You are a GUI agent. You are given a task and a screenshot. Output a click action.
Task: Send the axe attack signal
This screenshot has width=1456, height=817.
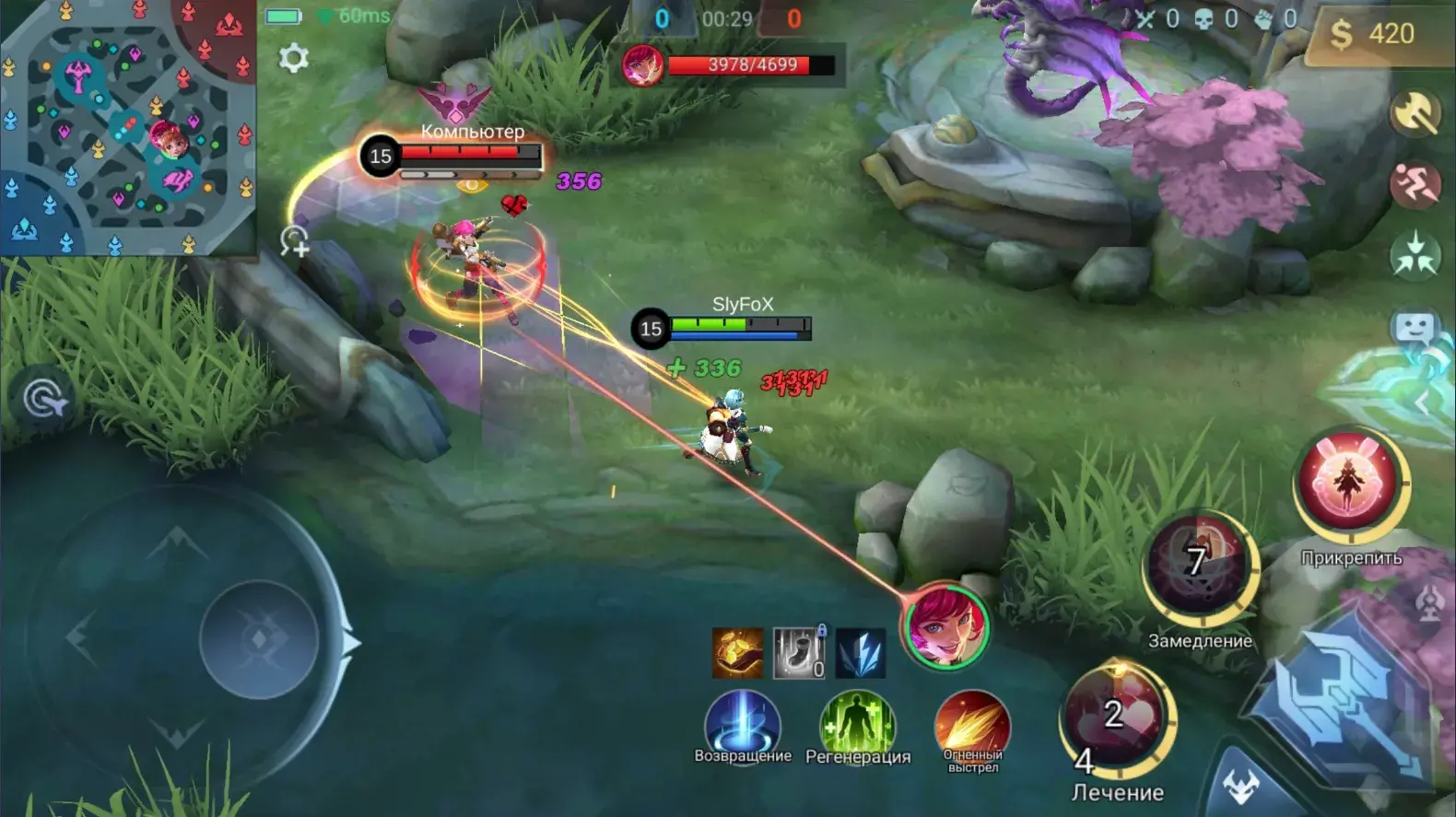(x=1415, y=113)
